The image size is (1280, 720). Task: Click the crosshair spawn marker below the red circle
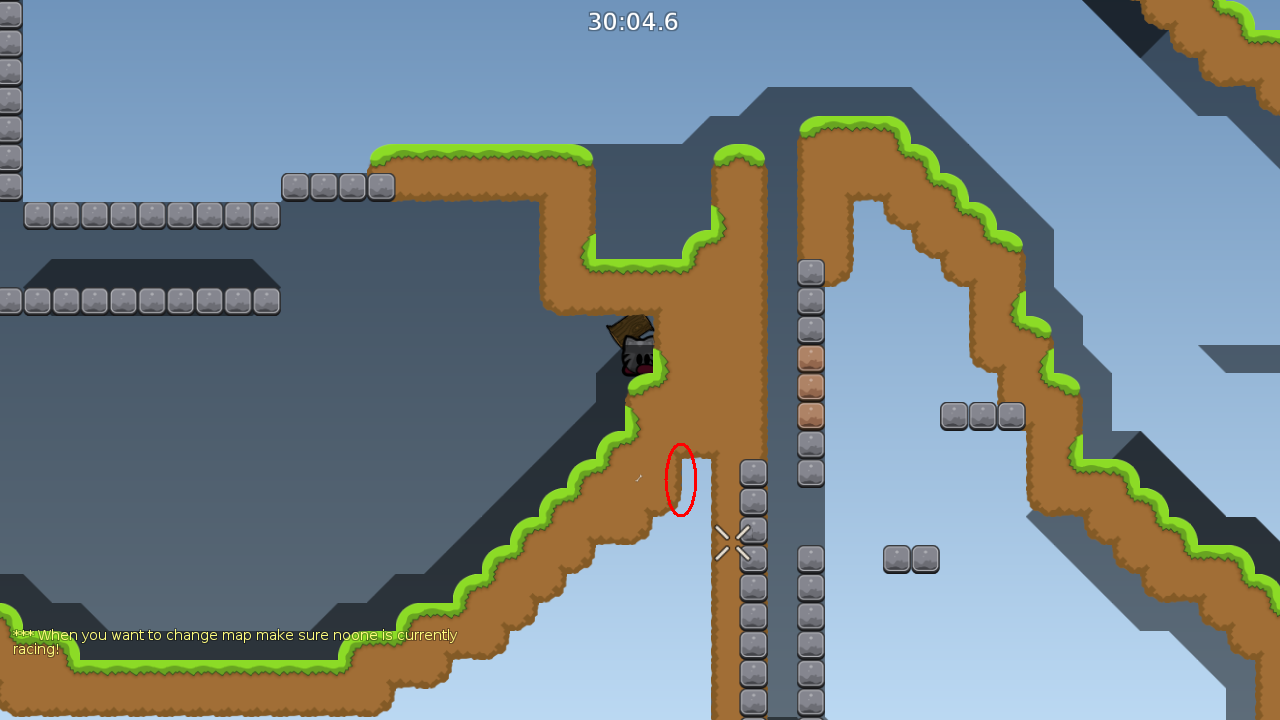click(x=733, y=542)
